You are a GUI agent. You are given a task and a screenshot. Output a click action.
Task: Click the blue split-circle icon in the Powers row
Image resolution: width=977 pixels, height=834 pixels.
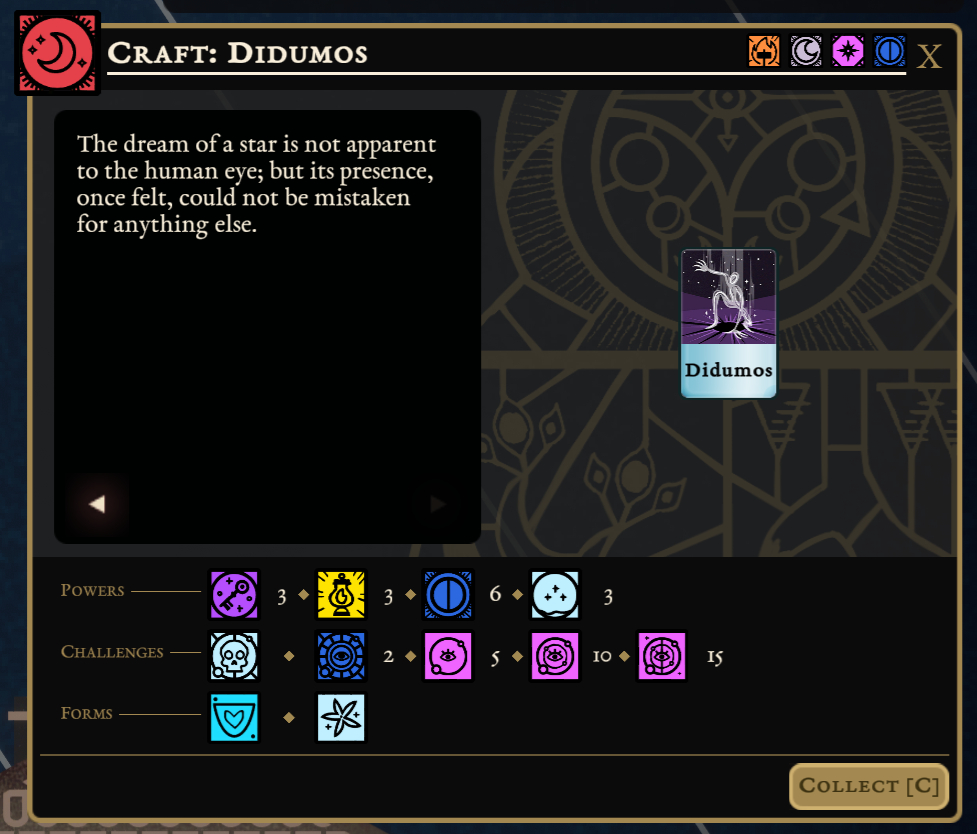pos(448,595)
